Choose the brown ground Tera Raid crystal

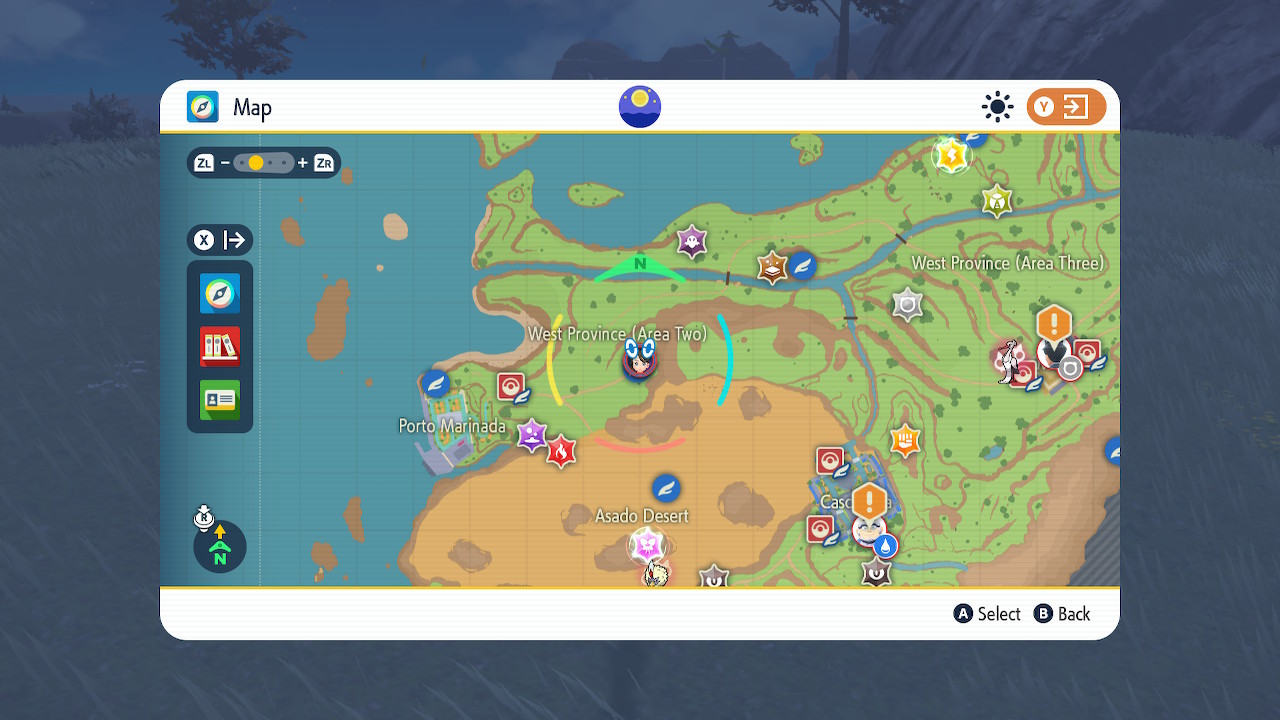pyautogui.click(x=772, y=268)
